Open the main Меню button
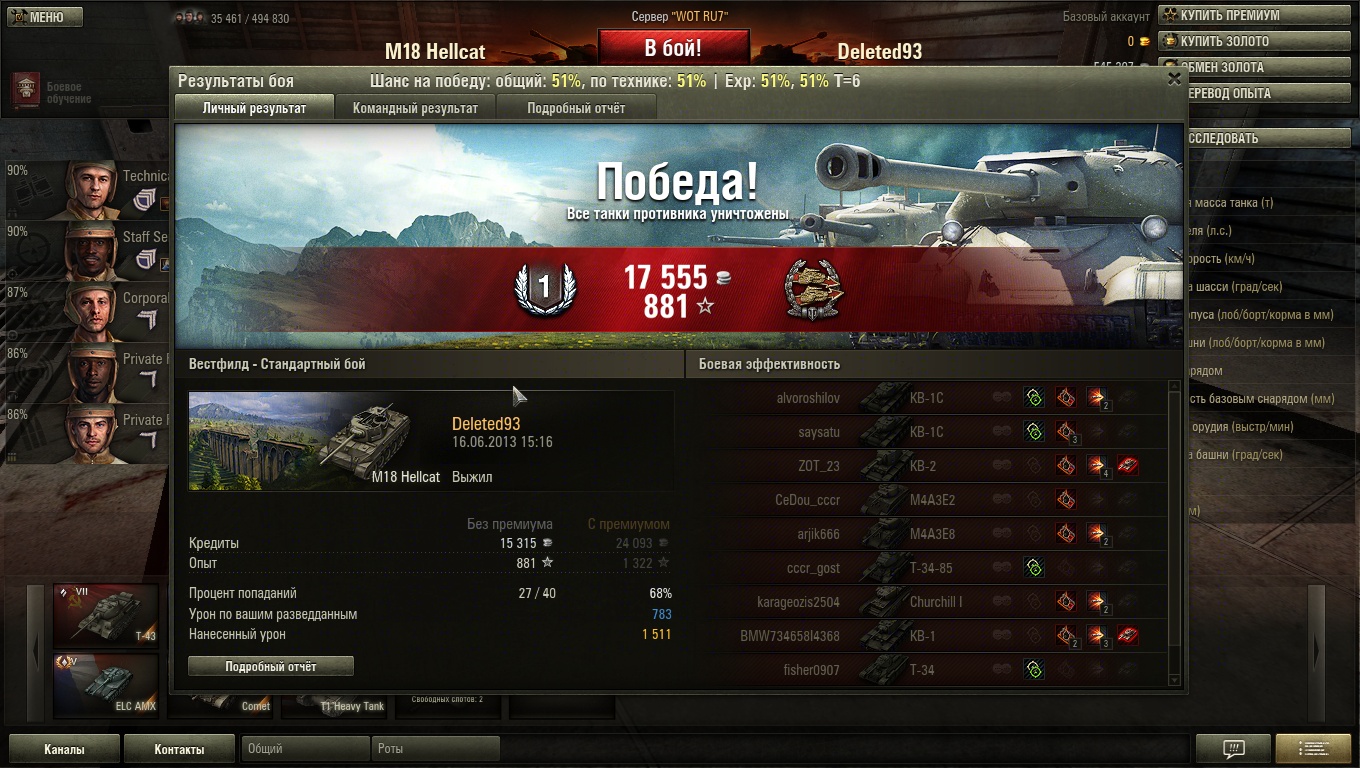The height and width of the screenshot is (768, 1360). coord(44,17)
